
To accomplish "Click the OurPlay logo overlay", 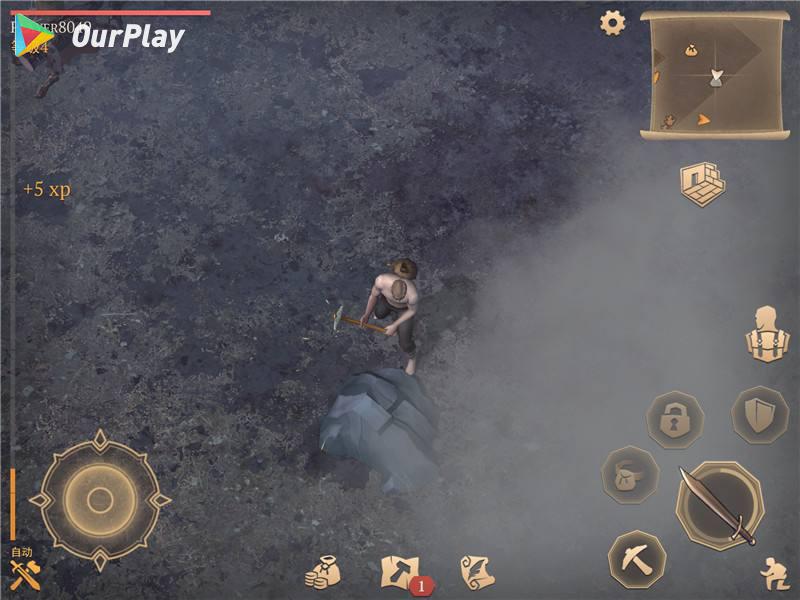I will point(100,37).
